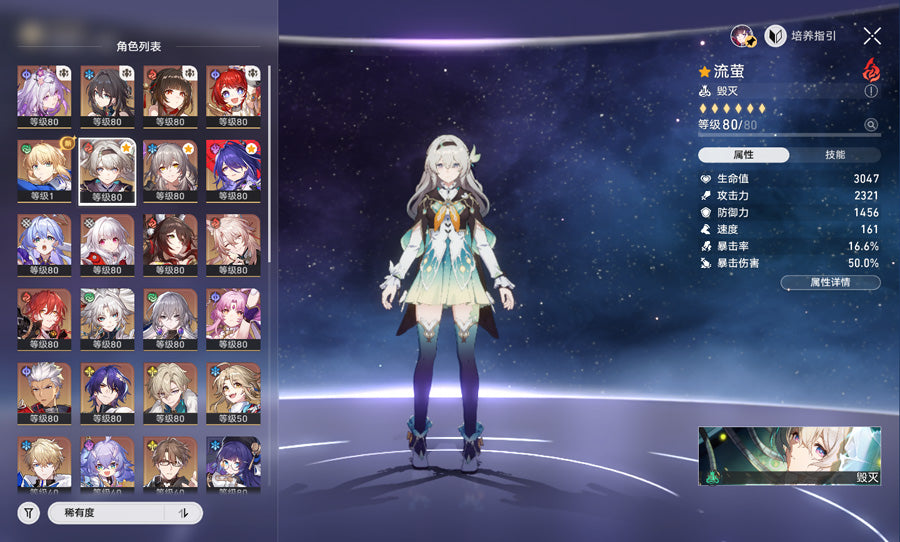
Task: Switch to the 技能 skills tab
Action: pos(835,155)
